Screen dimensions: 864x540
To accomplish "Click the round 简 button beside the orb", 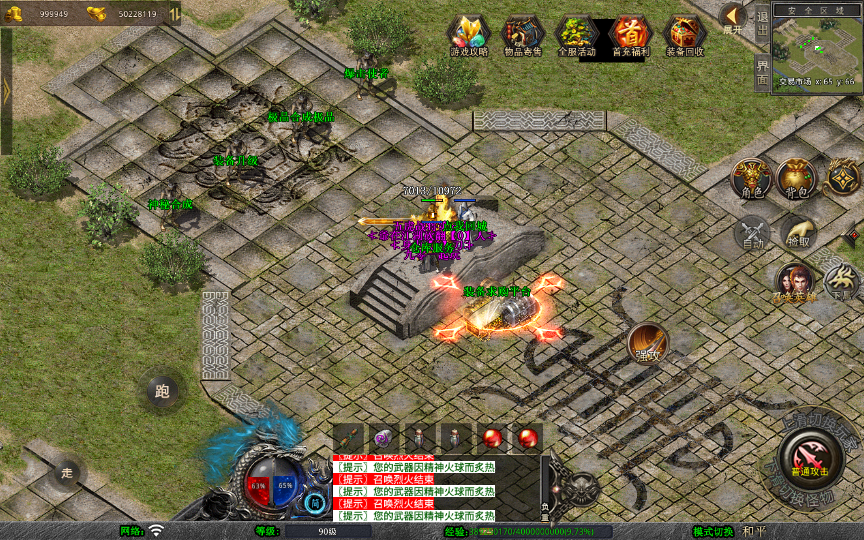I will click(x=316, y=503).
